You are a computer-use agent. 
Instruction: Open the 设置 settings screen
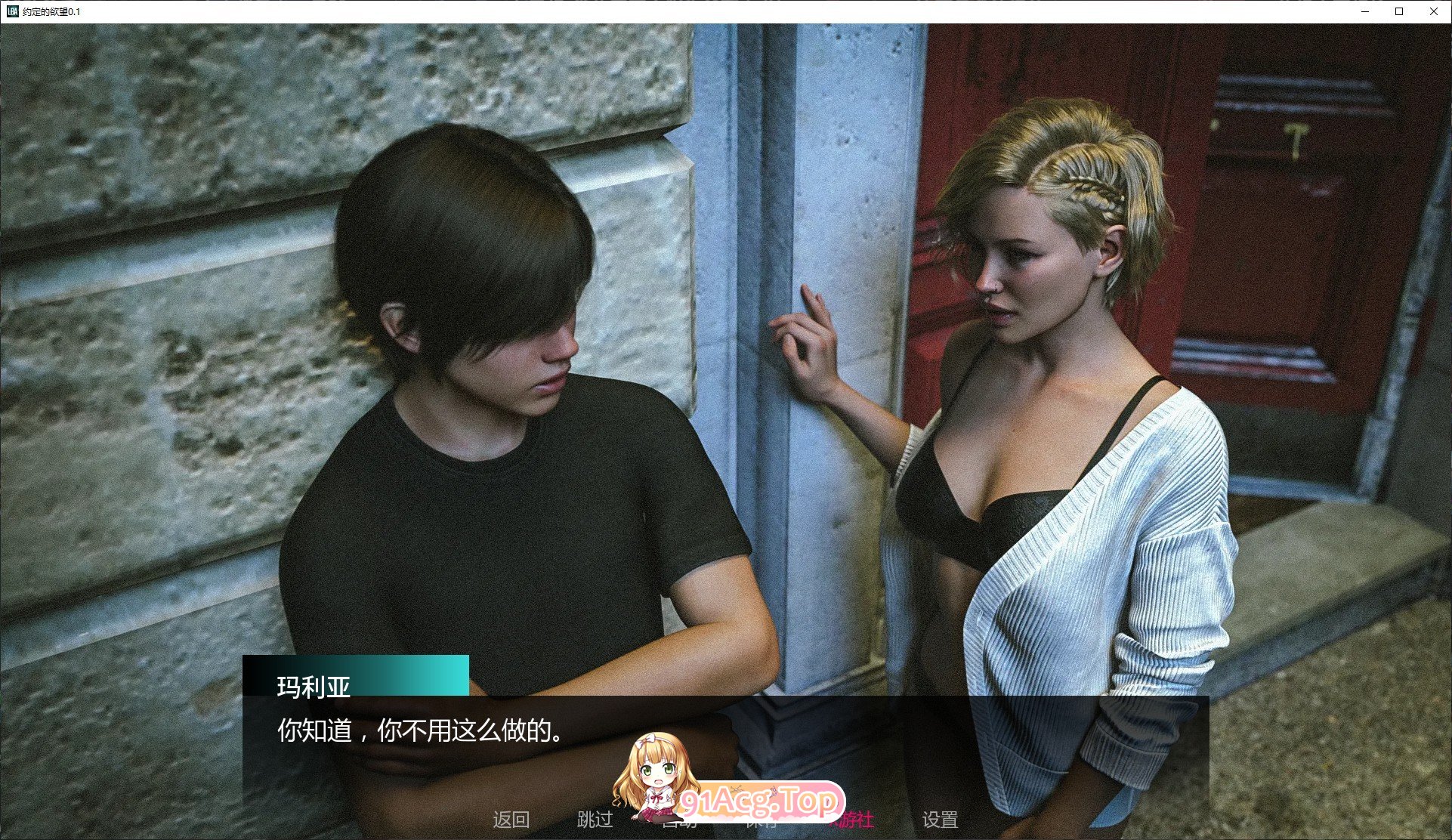(939, 820)
